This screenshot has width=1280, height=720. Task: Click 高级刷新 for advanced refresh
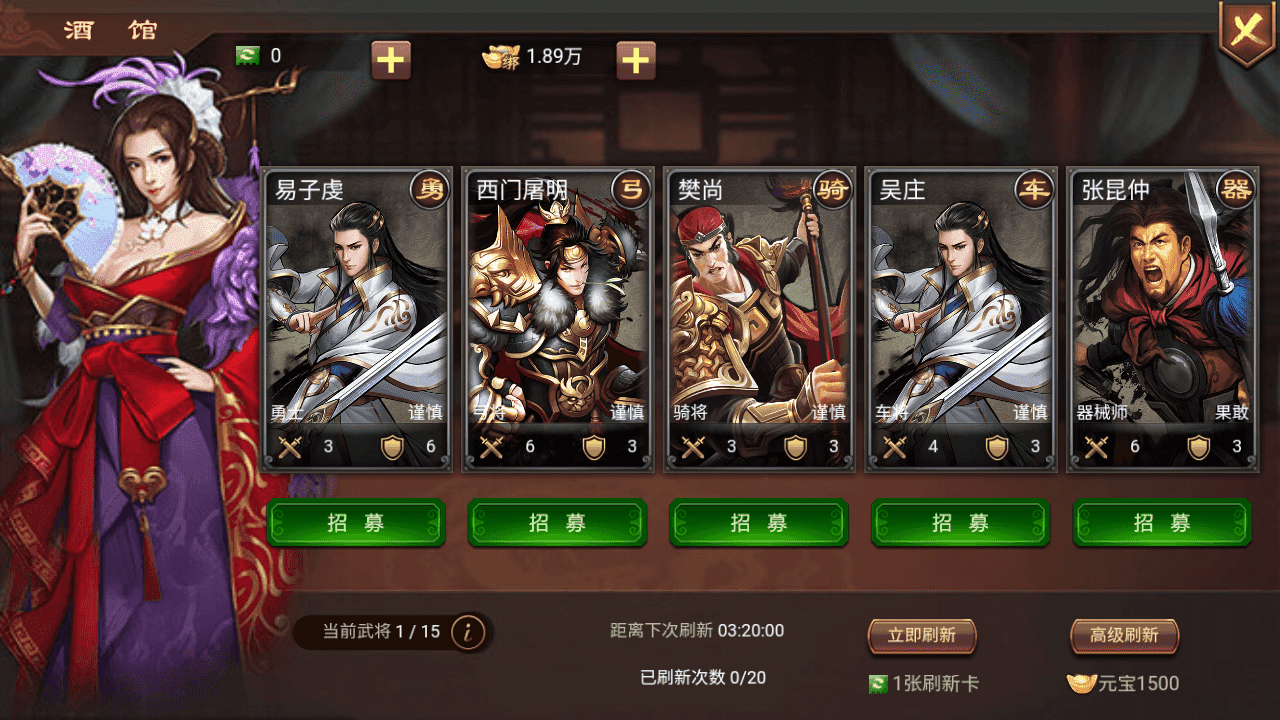click(x=1123, y=636)
